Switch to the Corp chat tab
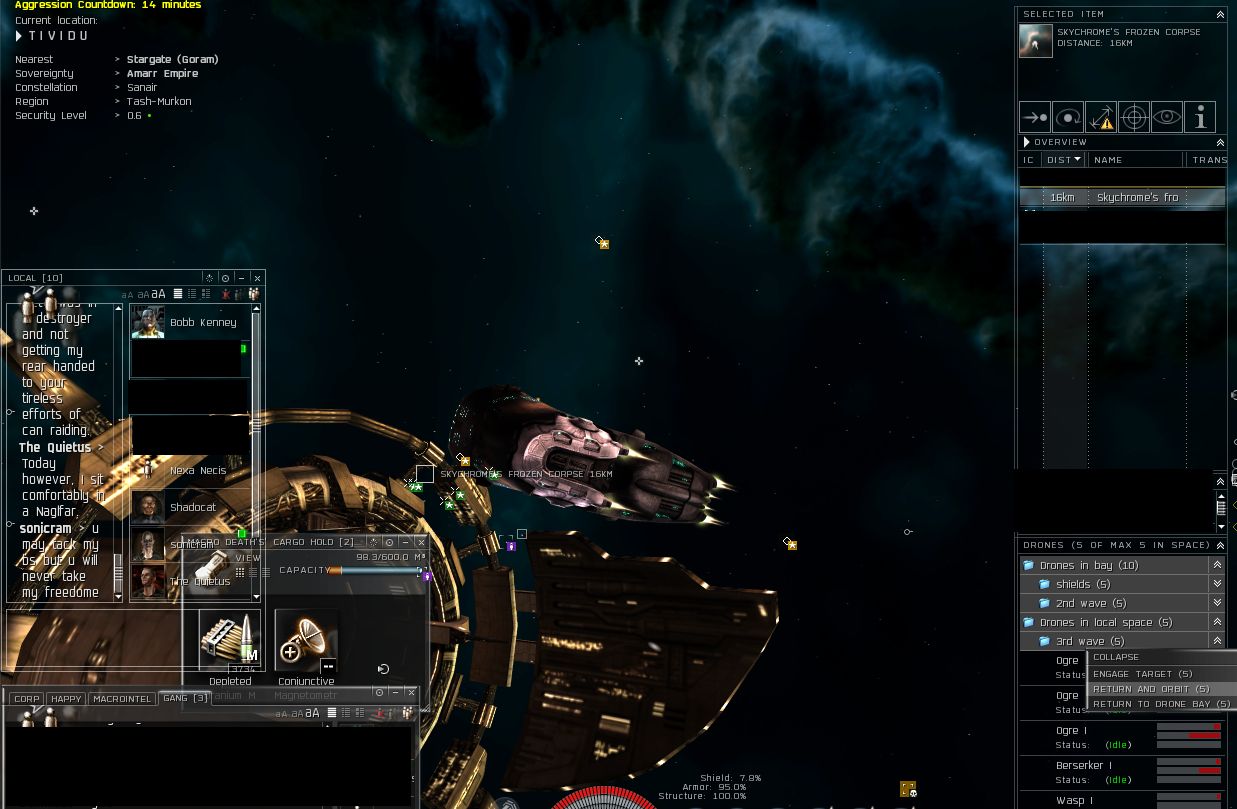The width and height of the screenshot is (1237, 809). [27, 699]
